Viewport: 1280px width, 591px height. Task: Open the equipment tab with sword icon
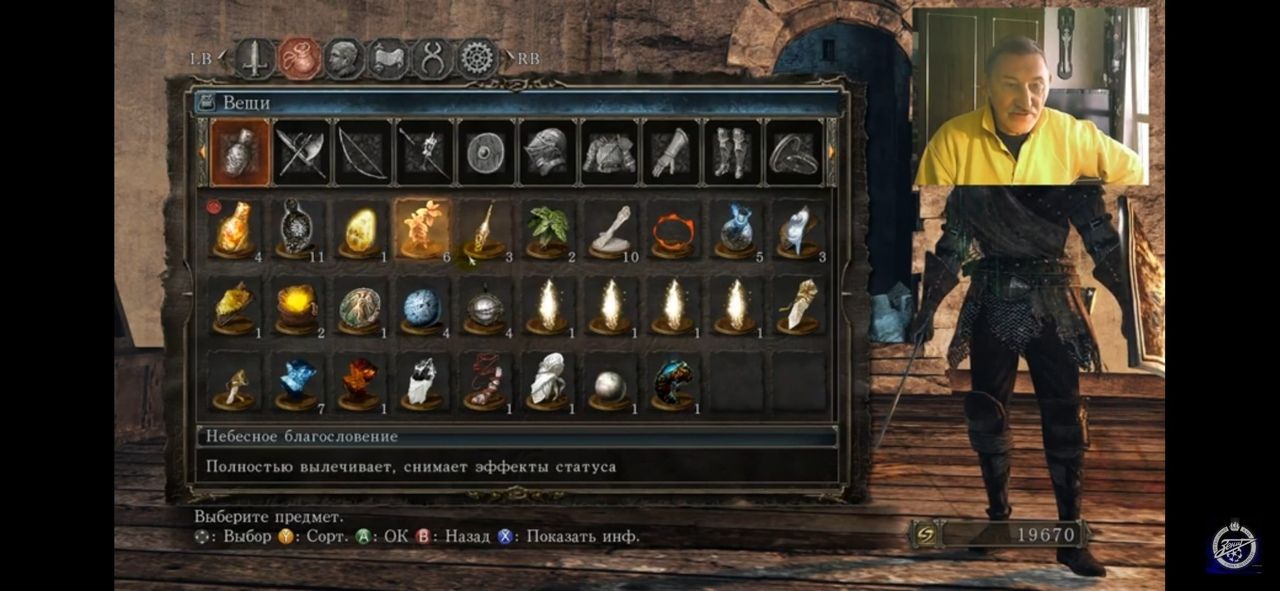(254, 58)
